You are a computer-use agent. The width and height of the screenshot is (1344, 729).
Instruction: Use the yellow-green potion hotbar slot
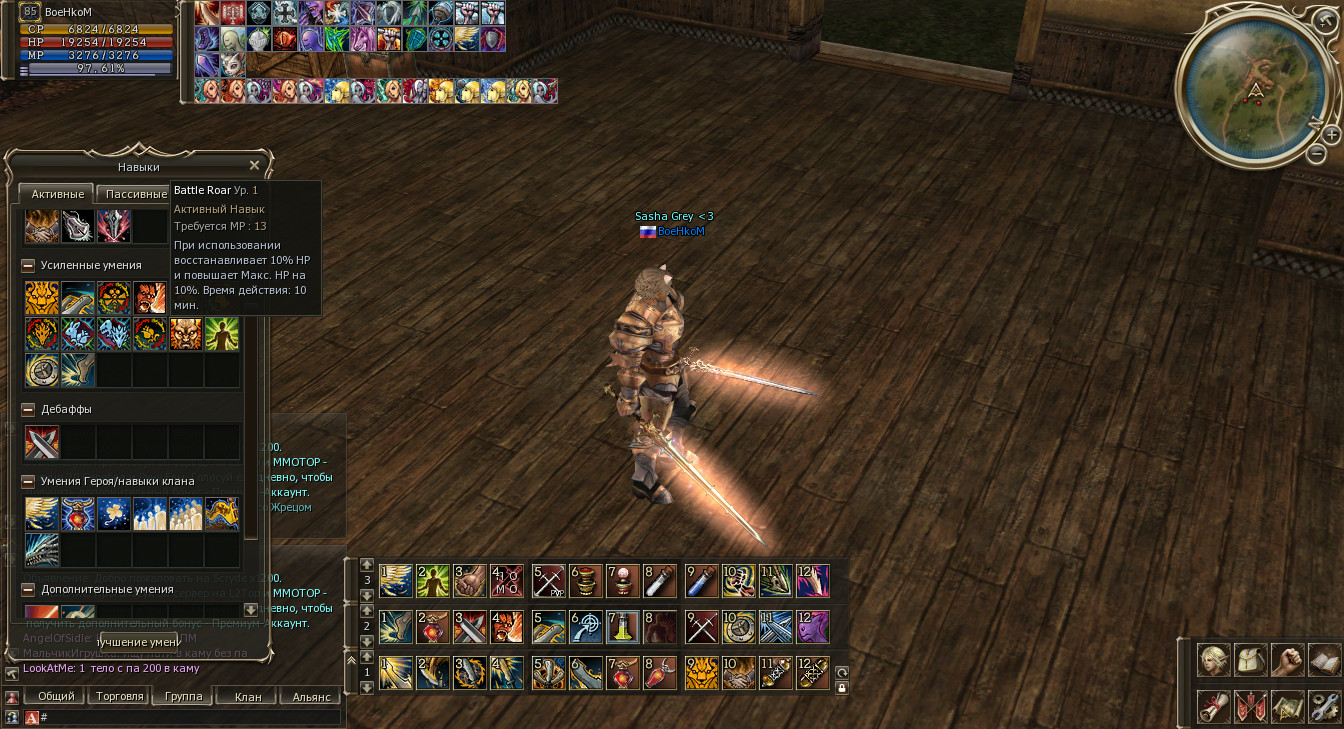click(622, 627)
